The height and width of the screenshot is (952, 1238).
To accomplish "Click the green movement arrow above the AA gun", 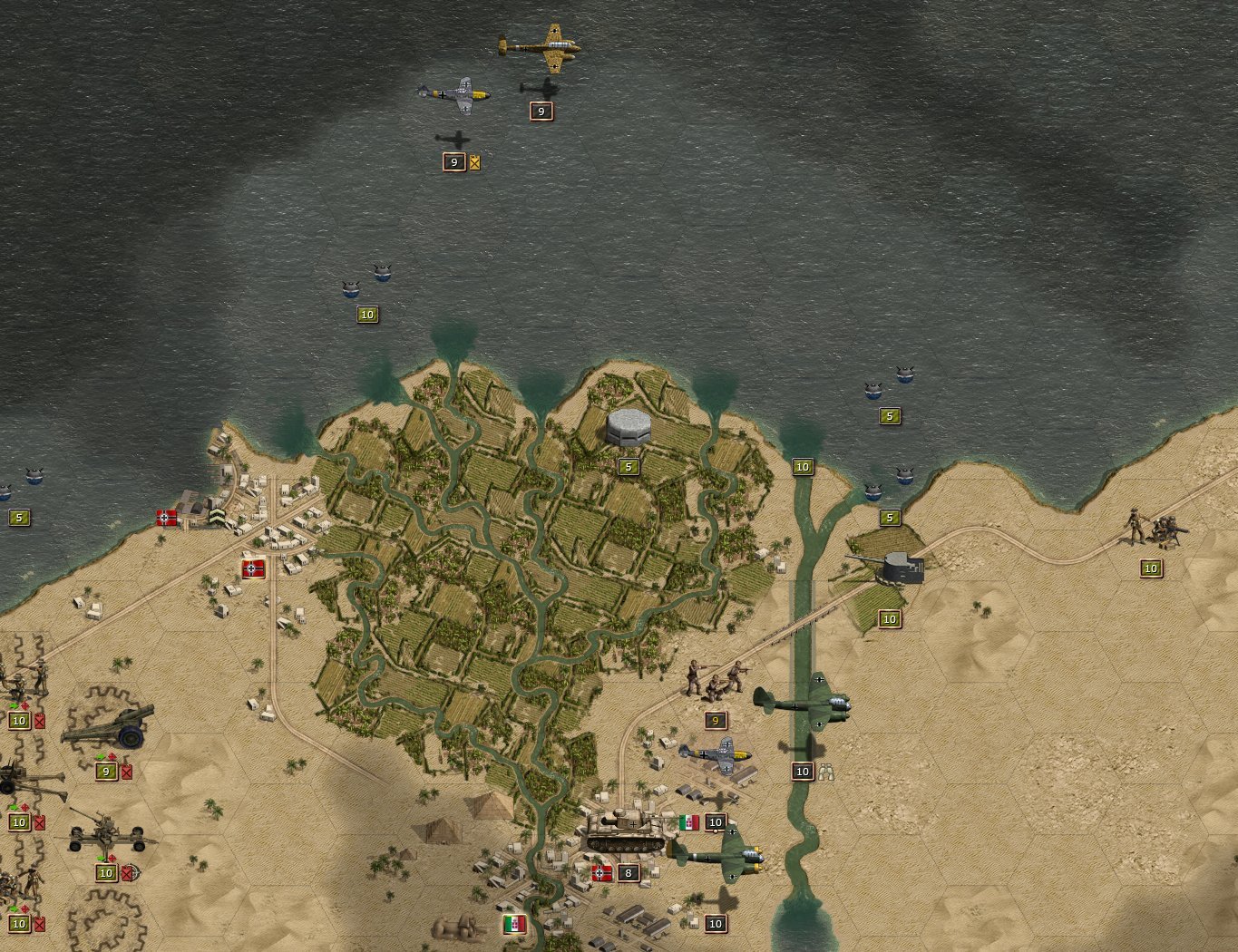I will 101,859.
